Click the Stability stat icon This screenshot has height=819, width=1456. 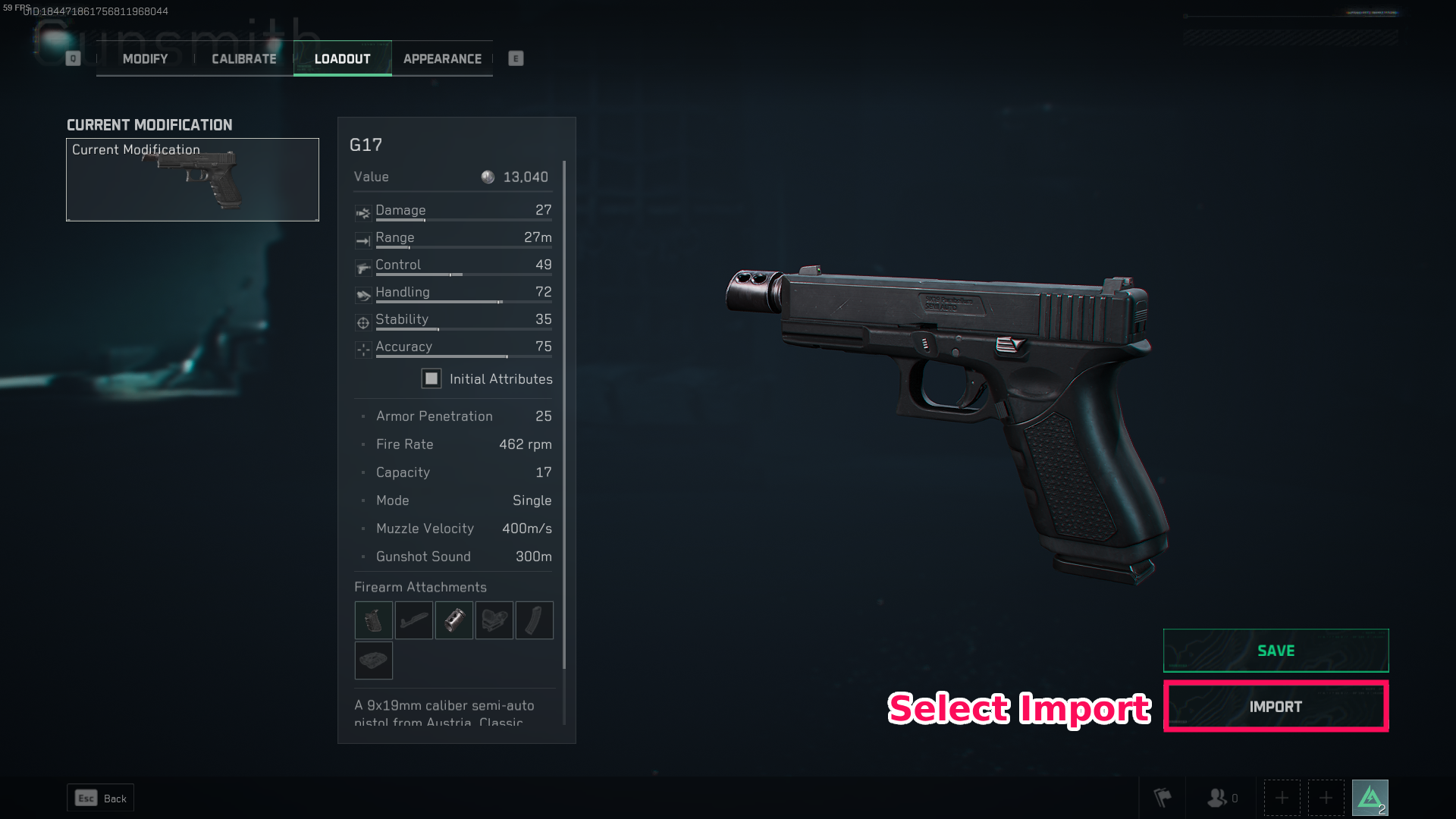coord(362,322)
